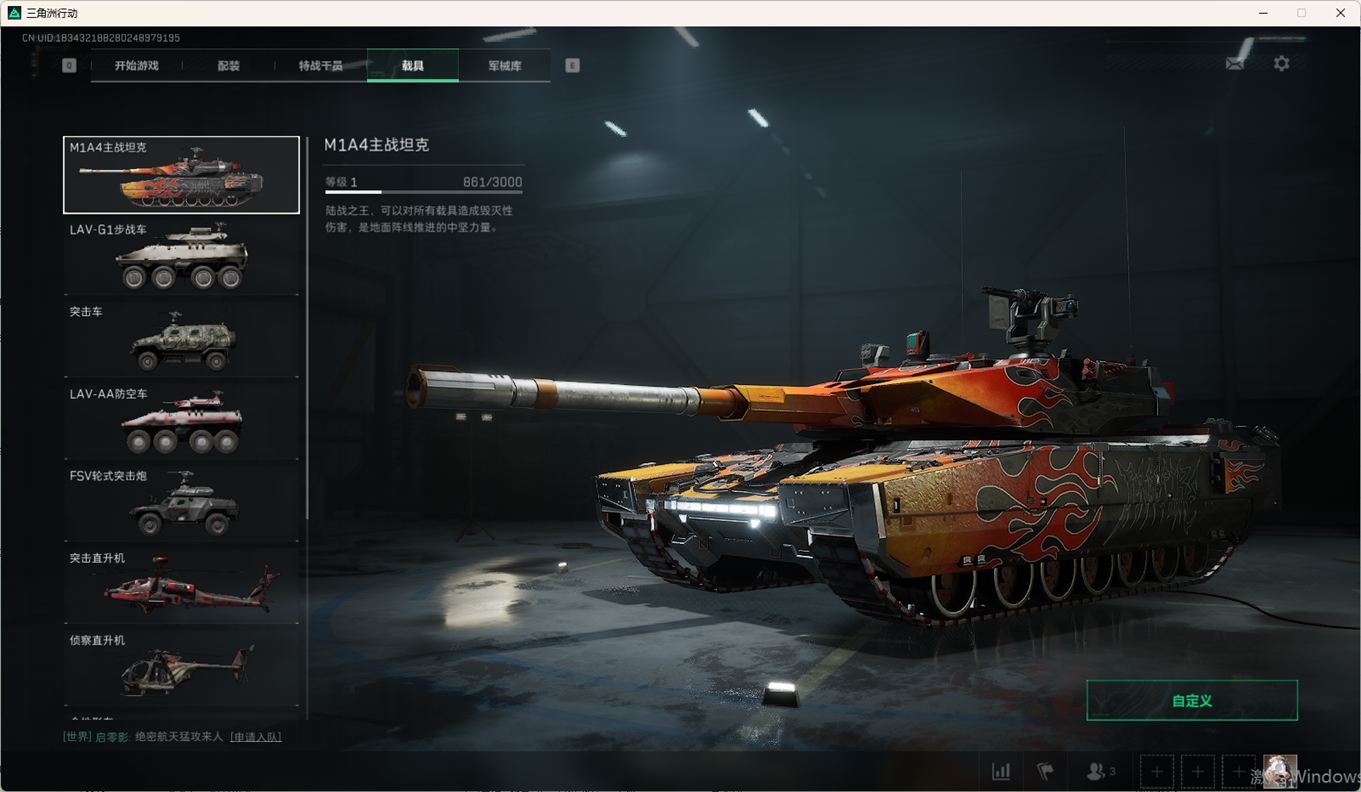Select the 载具 vehicles tab
The image size is (1361, 792).
pos(413,66)
